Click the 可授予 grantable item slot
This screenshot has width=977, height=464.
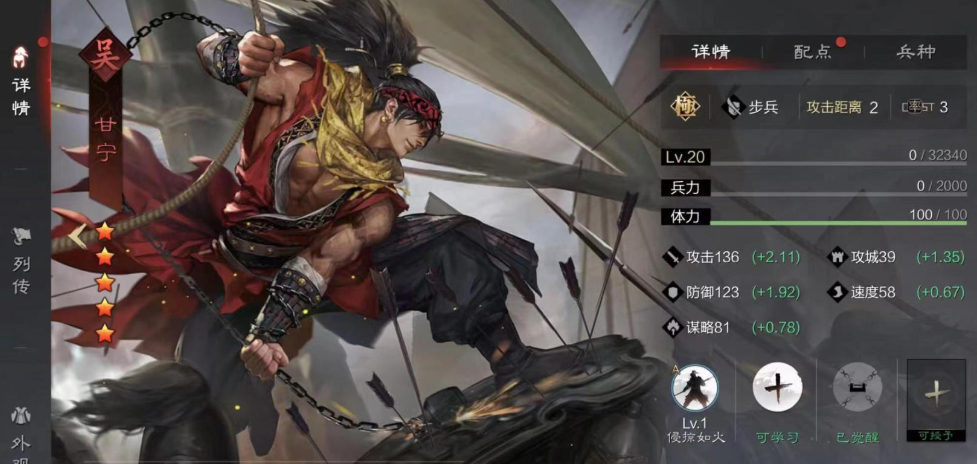[936, 395]
